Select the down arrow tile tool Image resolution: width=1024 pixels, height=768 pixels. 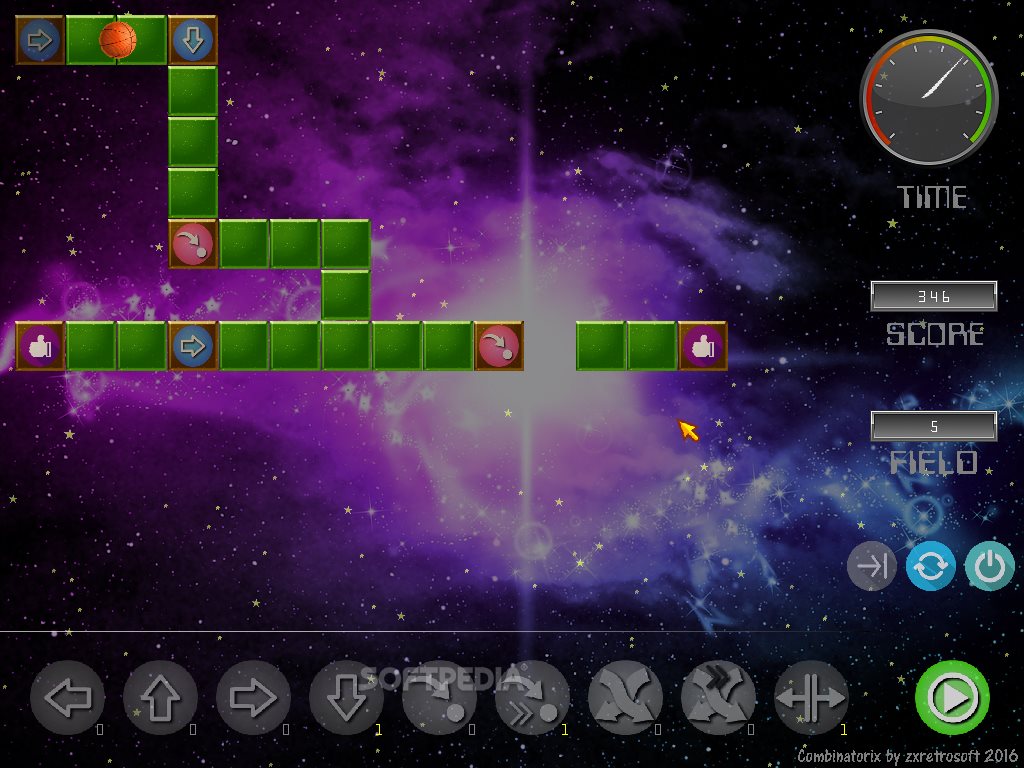[346, 698]
